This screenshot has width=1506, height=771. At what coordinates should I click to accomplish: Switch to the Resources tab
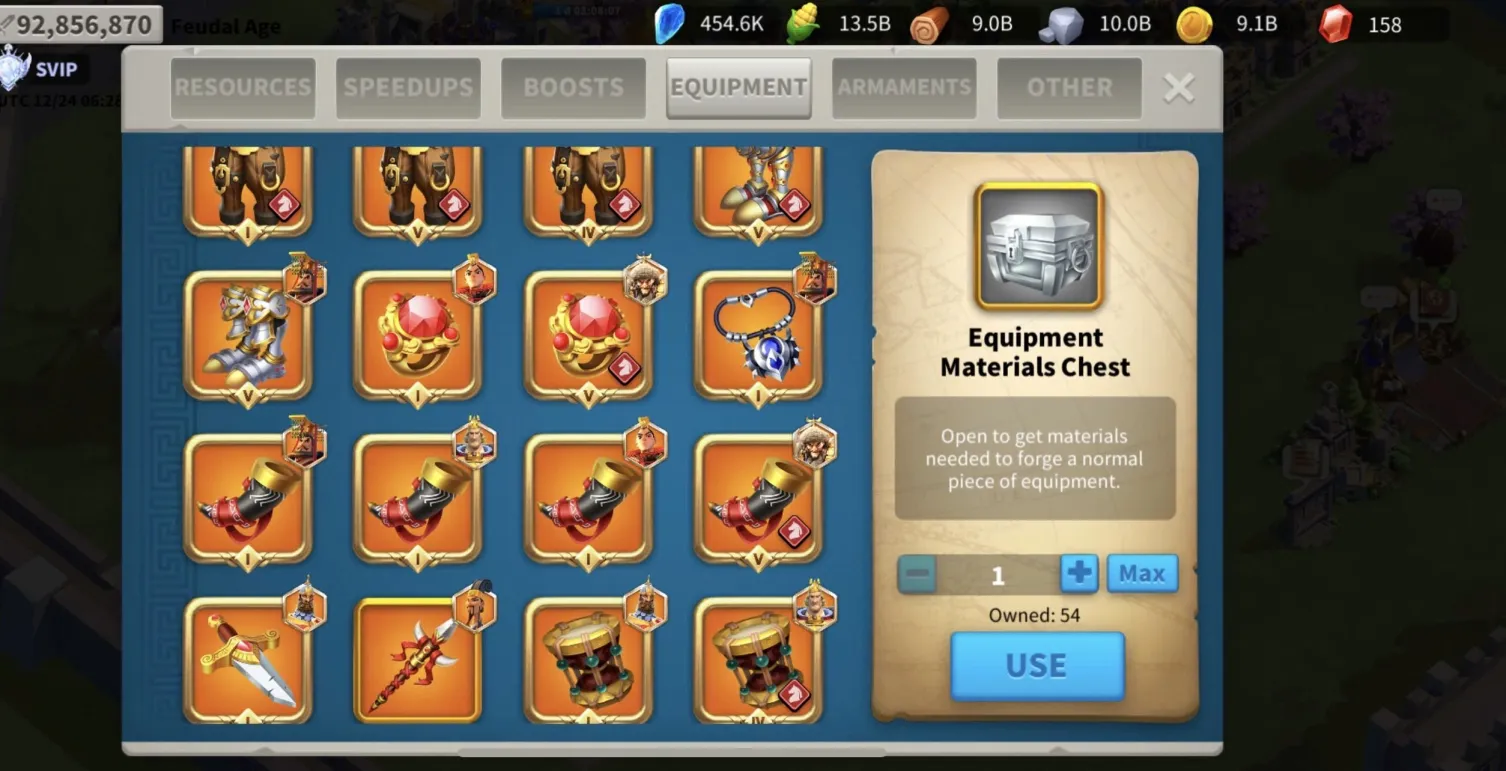tap(243, 88)
